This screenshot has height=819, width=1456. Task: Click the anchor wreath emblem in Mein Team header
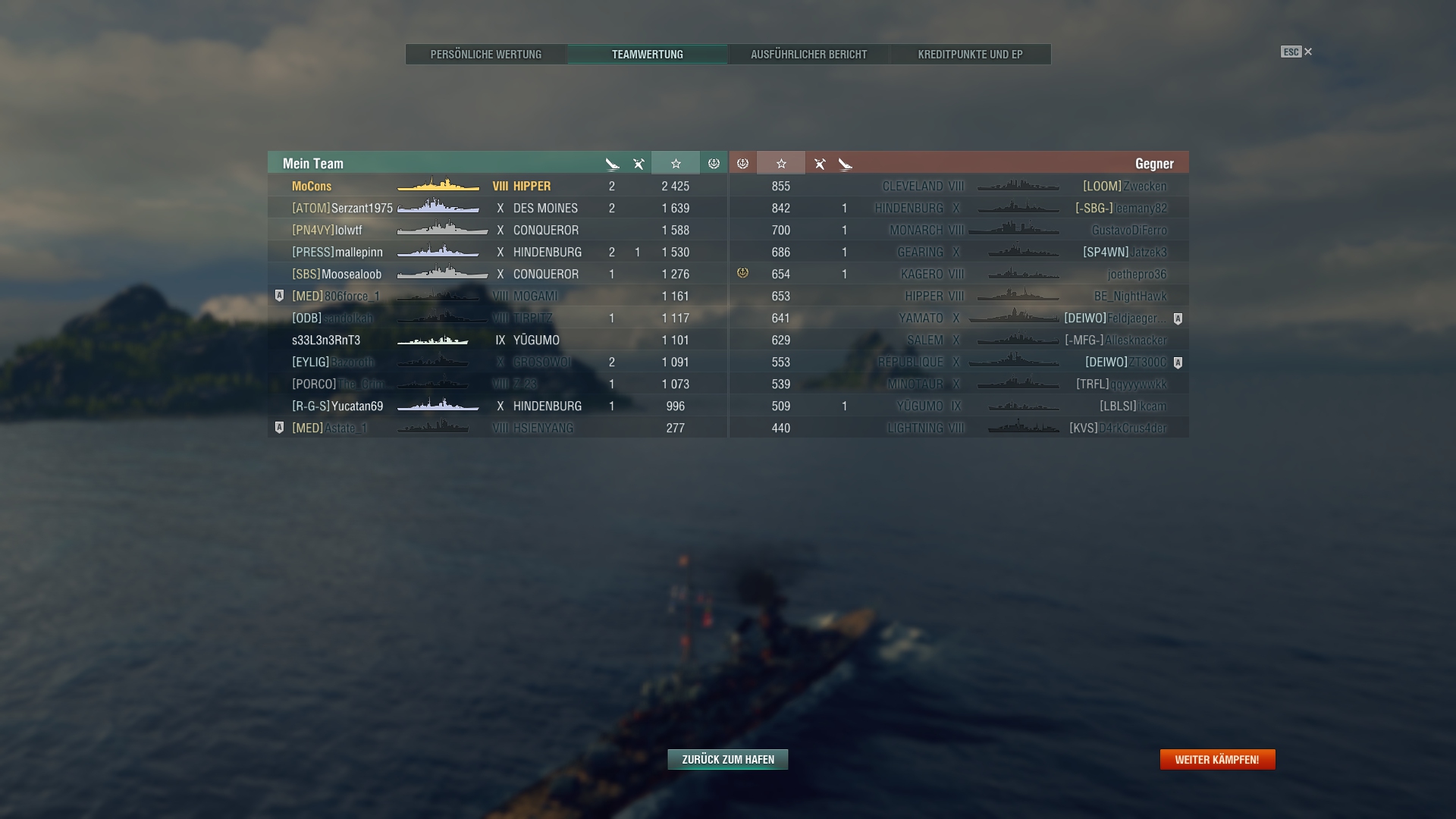click(x=712, y=162)
